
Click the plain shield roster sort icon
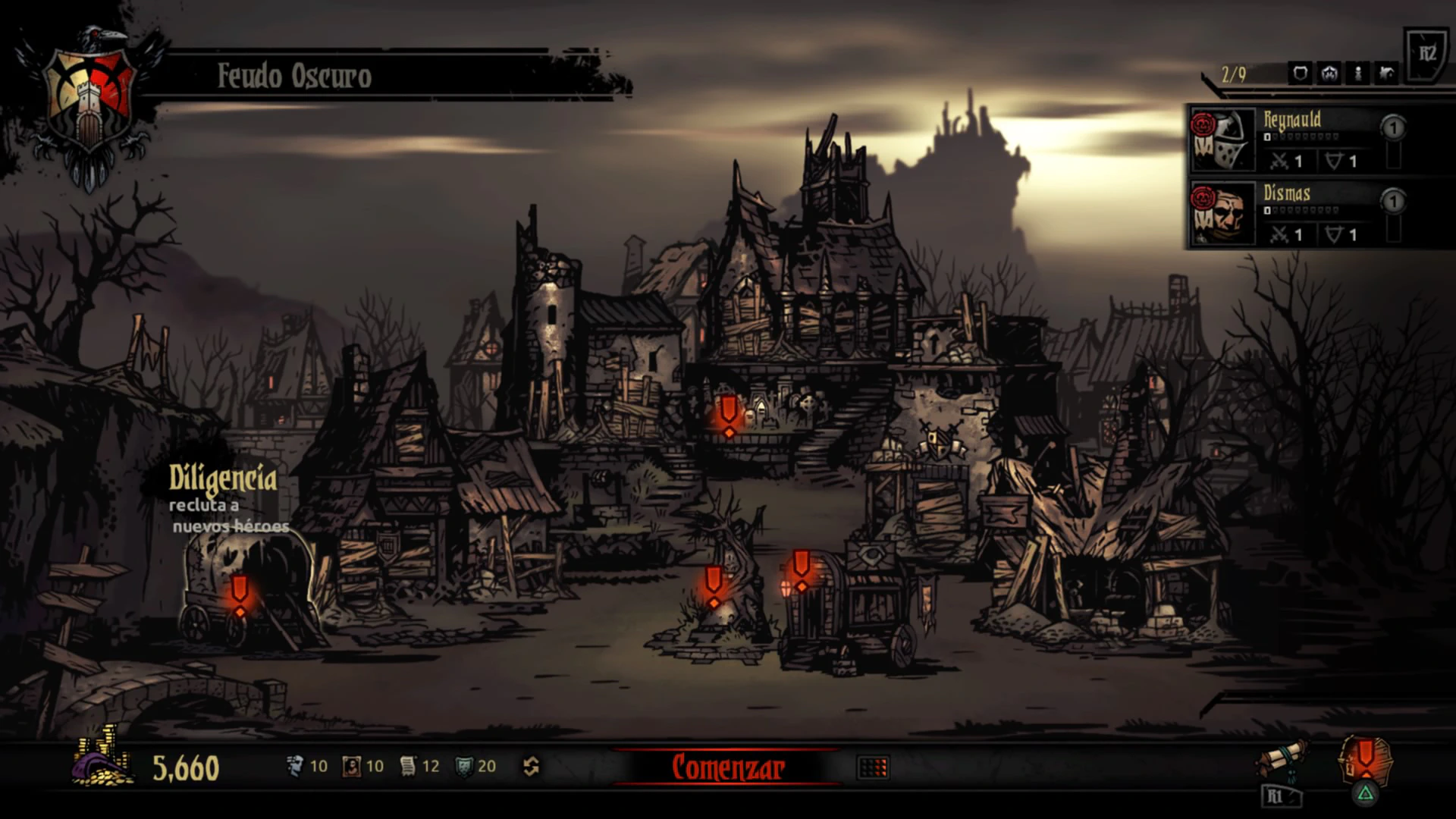[x=1301, y=74]
